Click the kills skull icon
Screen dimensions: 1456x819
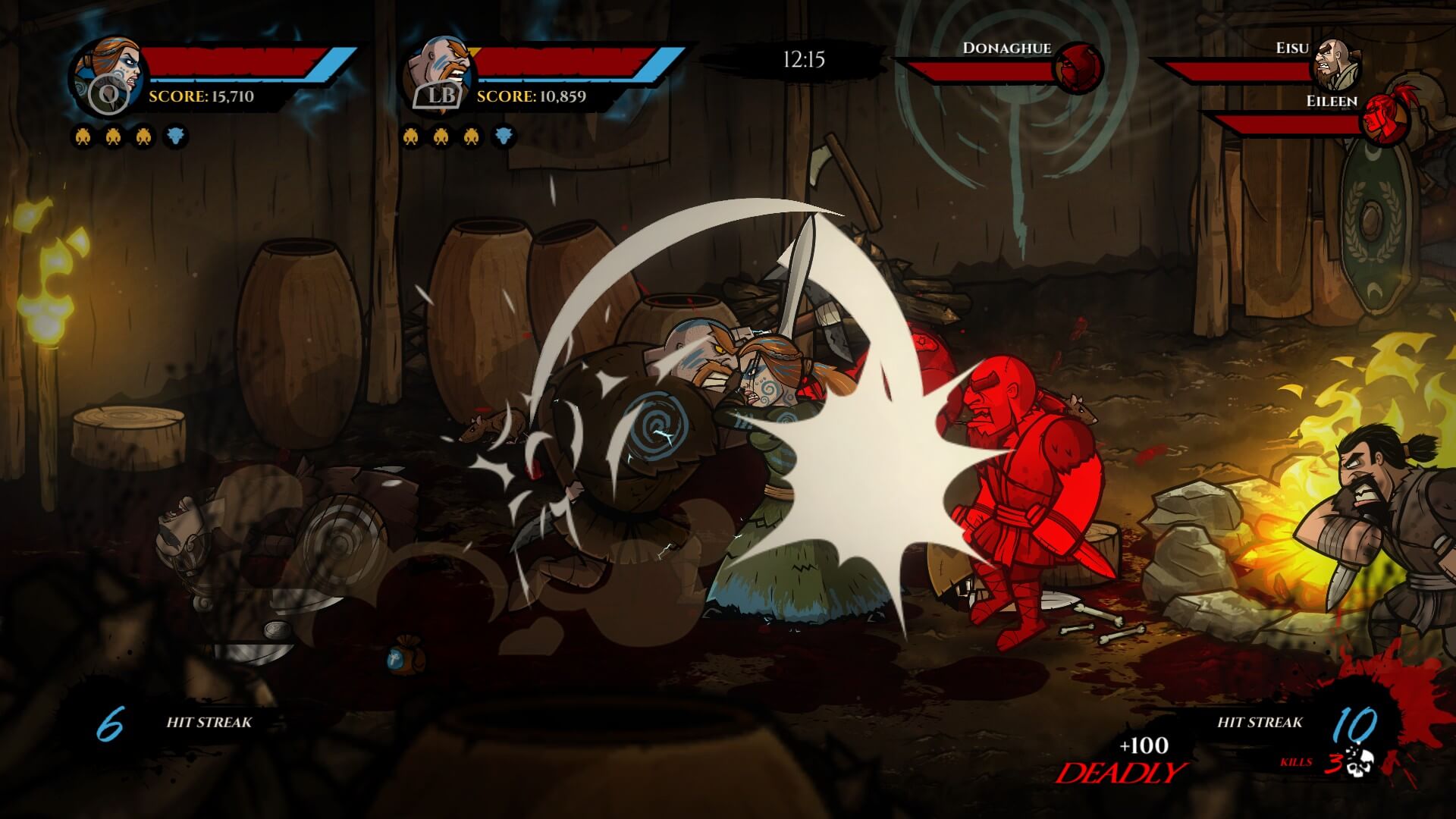click(x=1360, y=762)
